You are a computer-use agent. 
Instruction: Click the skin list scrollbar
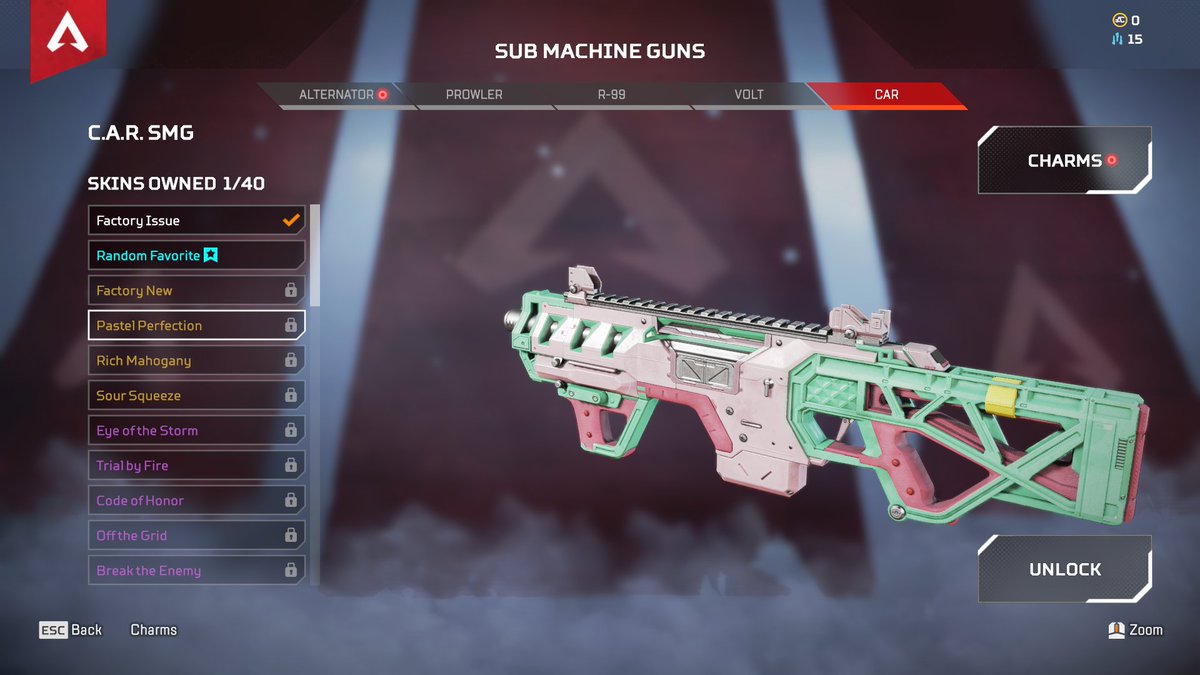(x=315, y=255)
